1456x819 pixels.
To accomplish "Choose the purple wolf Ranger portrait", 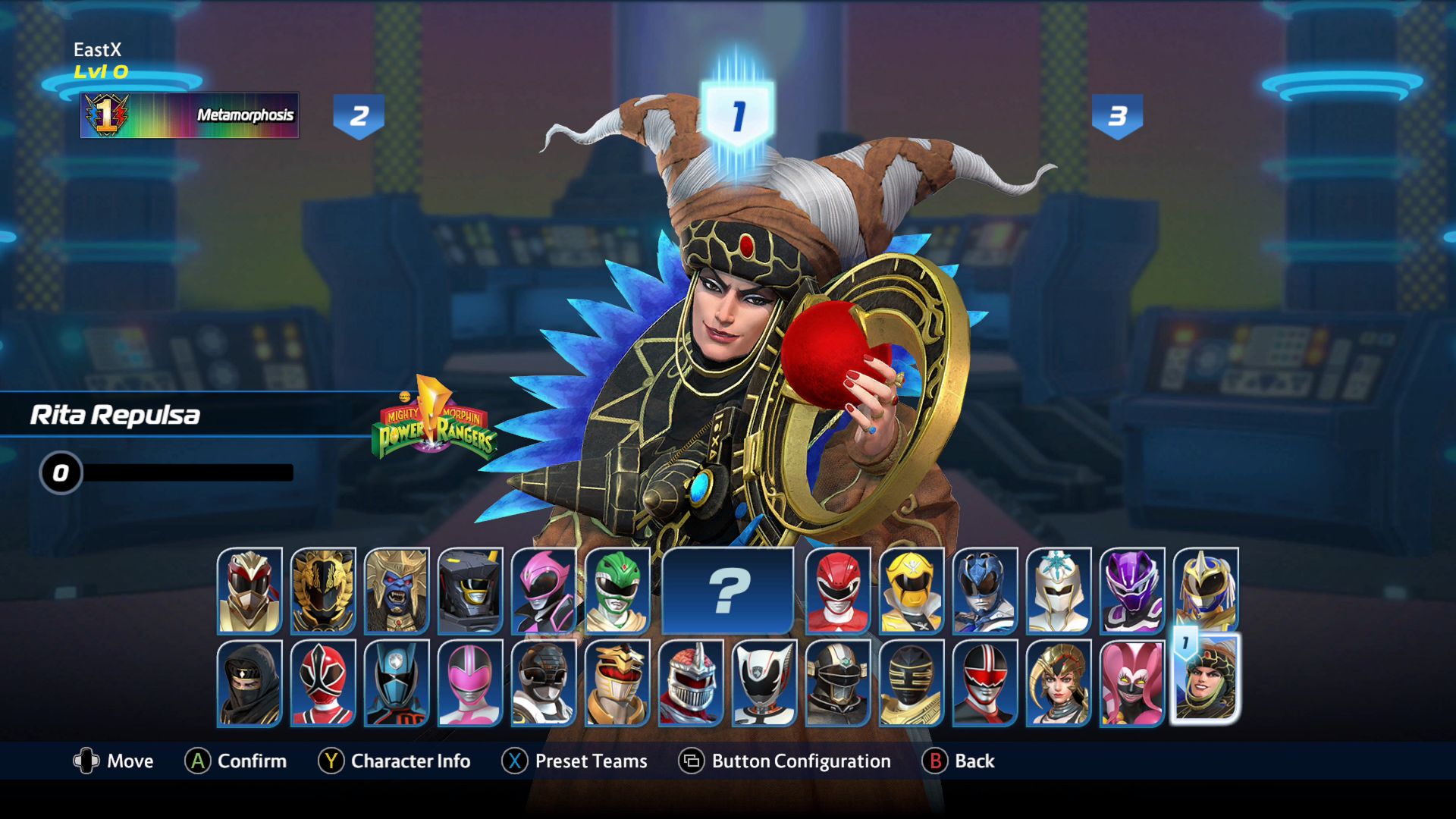I will pyautogui.click(x=1131, y=591).
